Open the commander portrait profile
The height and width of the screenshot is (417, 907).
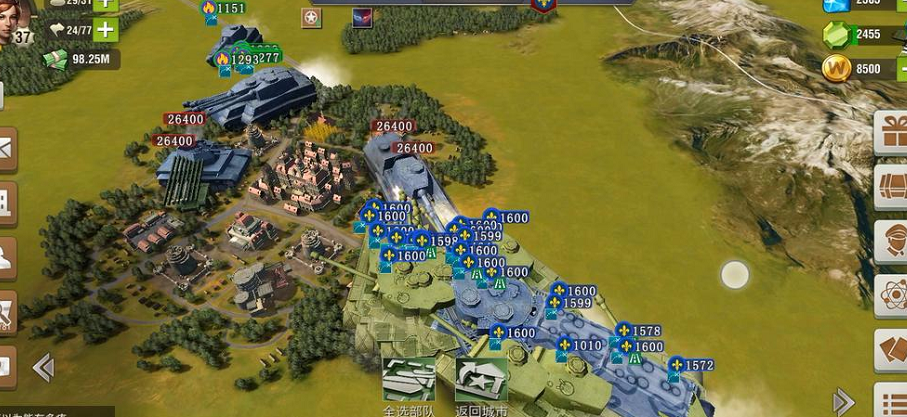pyautogui.click(x=17, y=18)
